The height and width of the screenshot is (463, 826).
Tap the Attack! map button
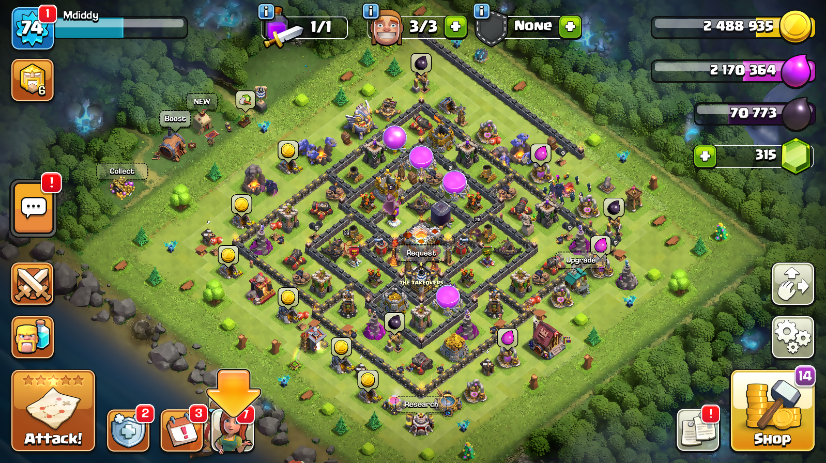coord(53,411)
